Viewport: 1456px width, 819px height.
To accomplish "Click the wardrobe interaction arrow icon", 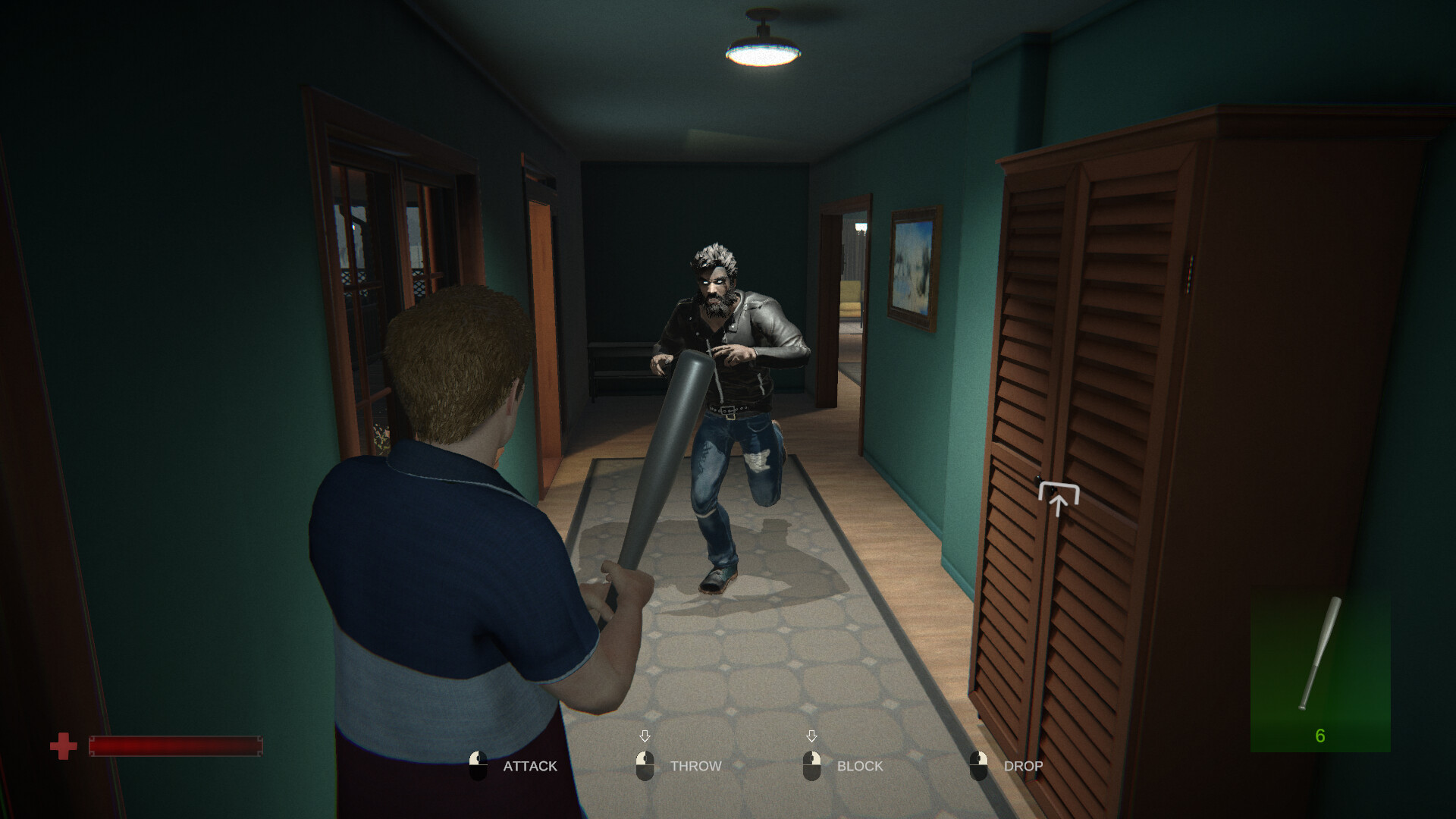I will pyautogui.click(x=1058, y=499).
